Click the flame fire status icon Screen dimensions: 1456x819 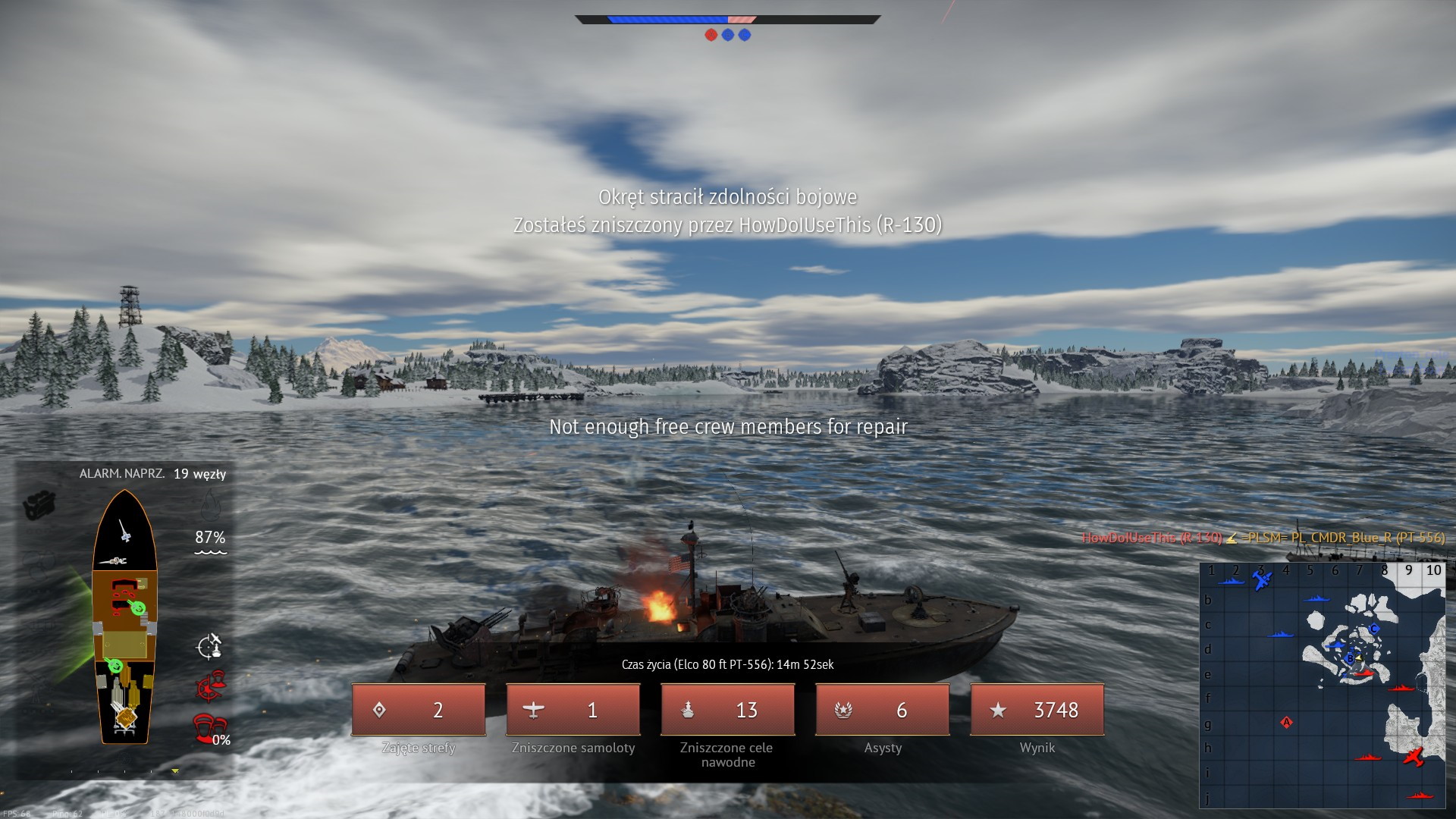pyautogui.click(x=210, y=504)
